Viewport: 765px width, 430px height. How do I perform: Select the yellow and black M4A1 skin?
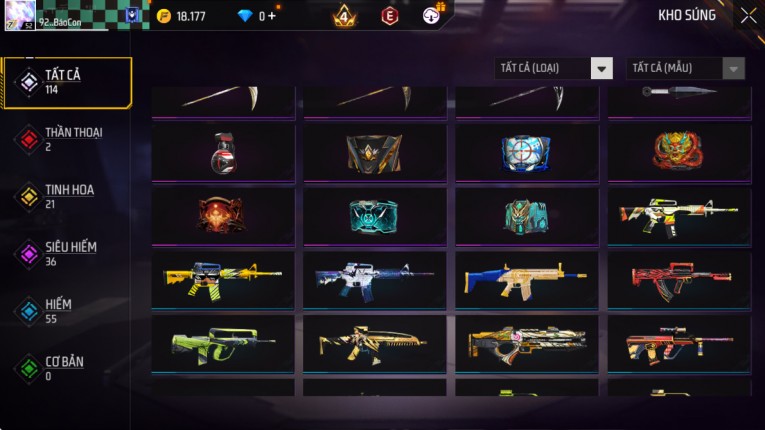pyautogui.click(x=223, y=279)
